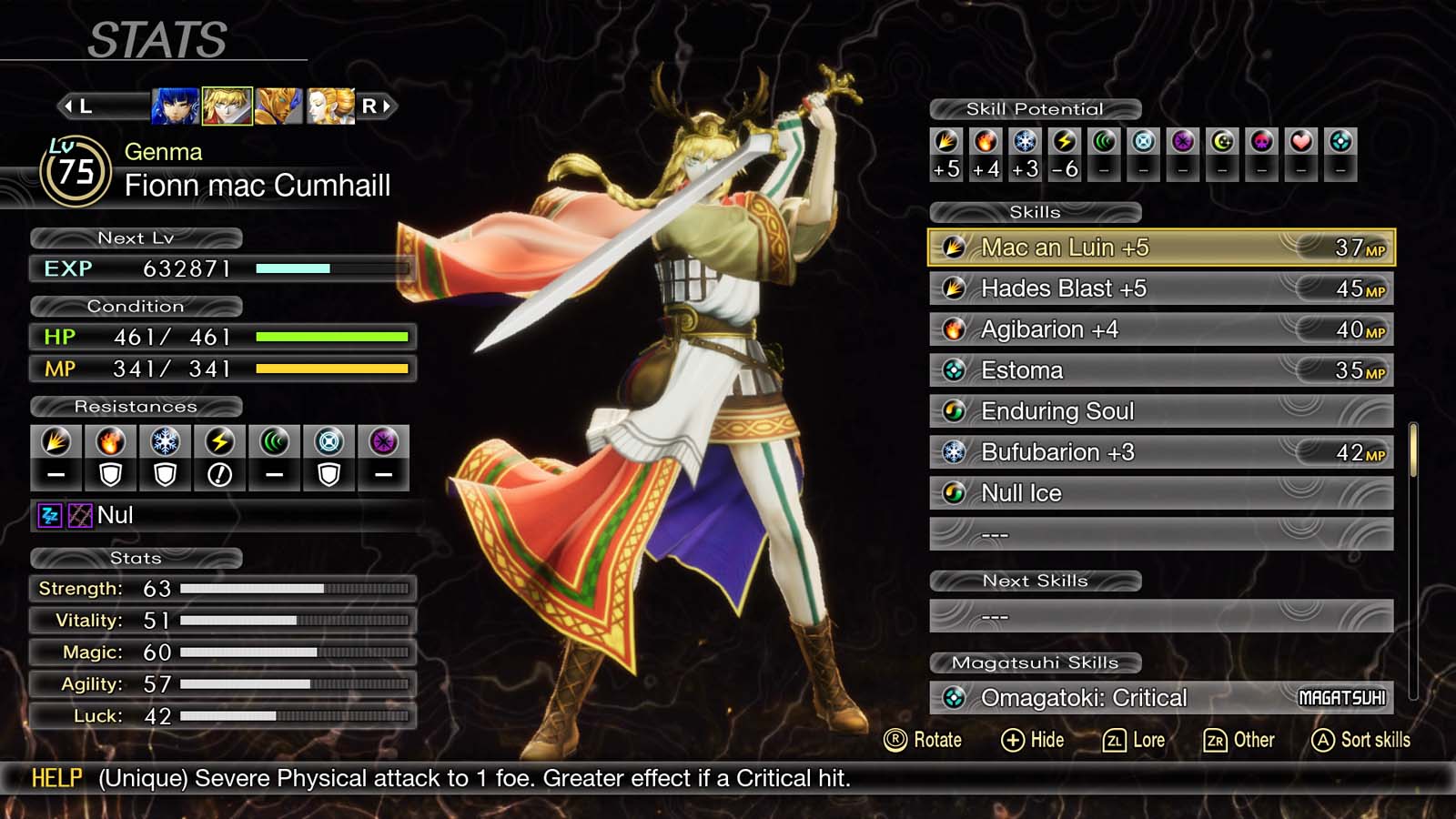Click the ice icon beside Bufubarion +3
Image resolution: width=1456 pixels, height=819 pixels.
955,451
